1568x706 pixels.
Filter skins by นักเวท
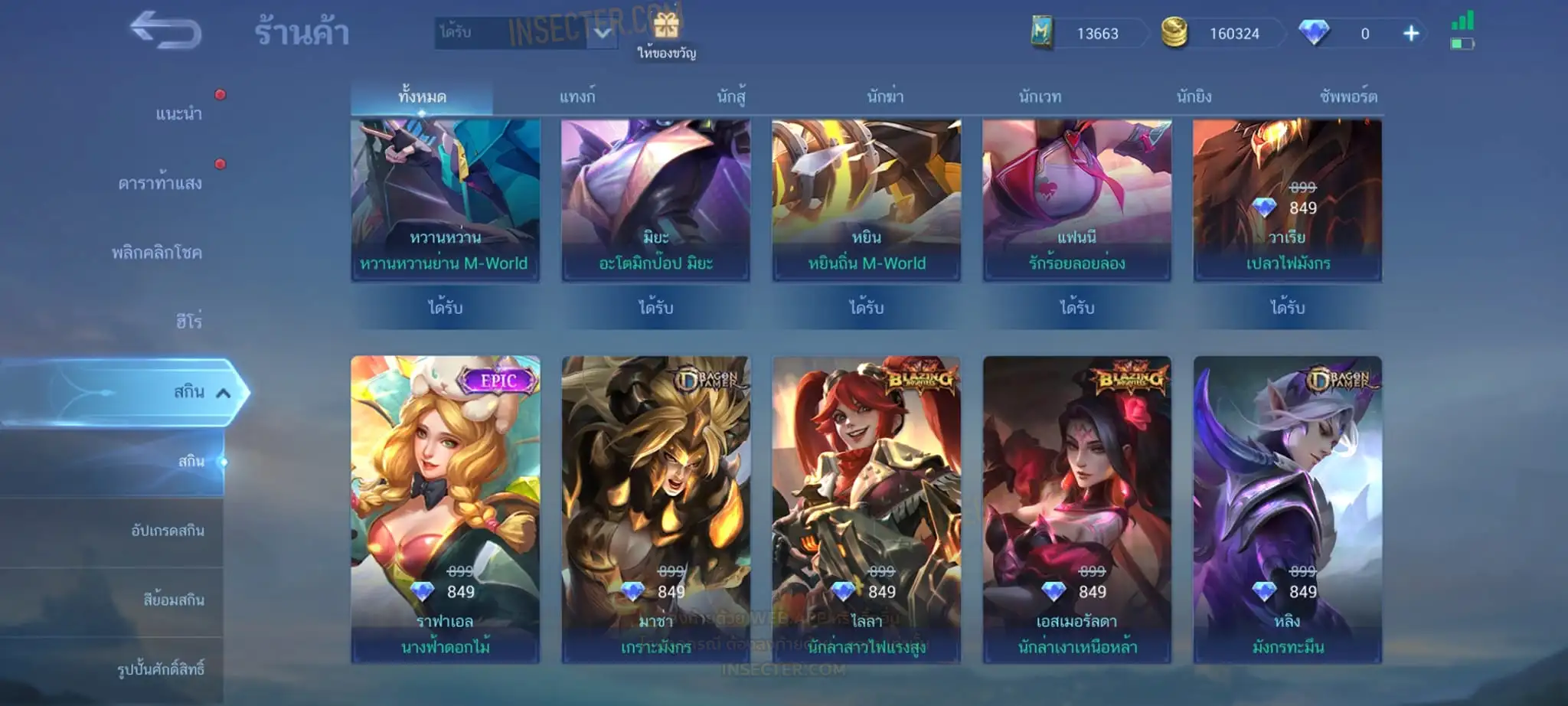tap(1040, 97)
